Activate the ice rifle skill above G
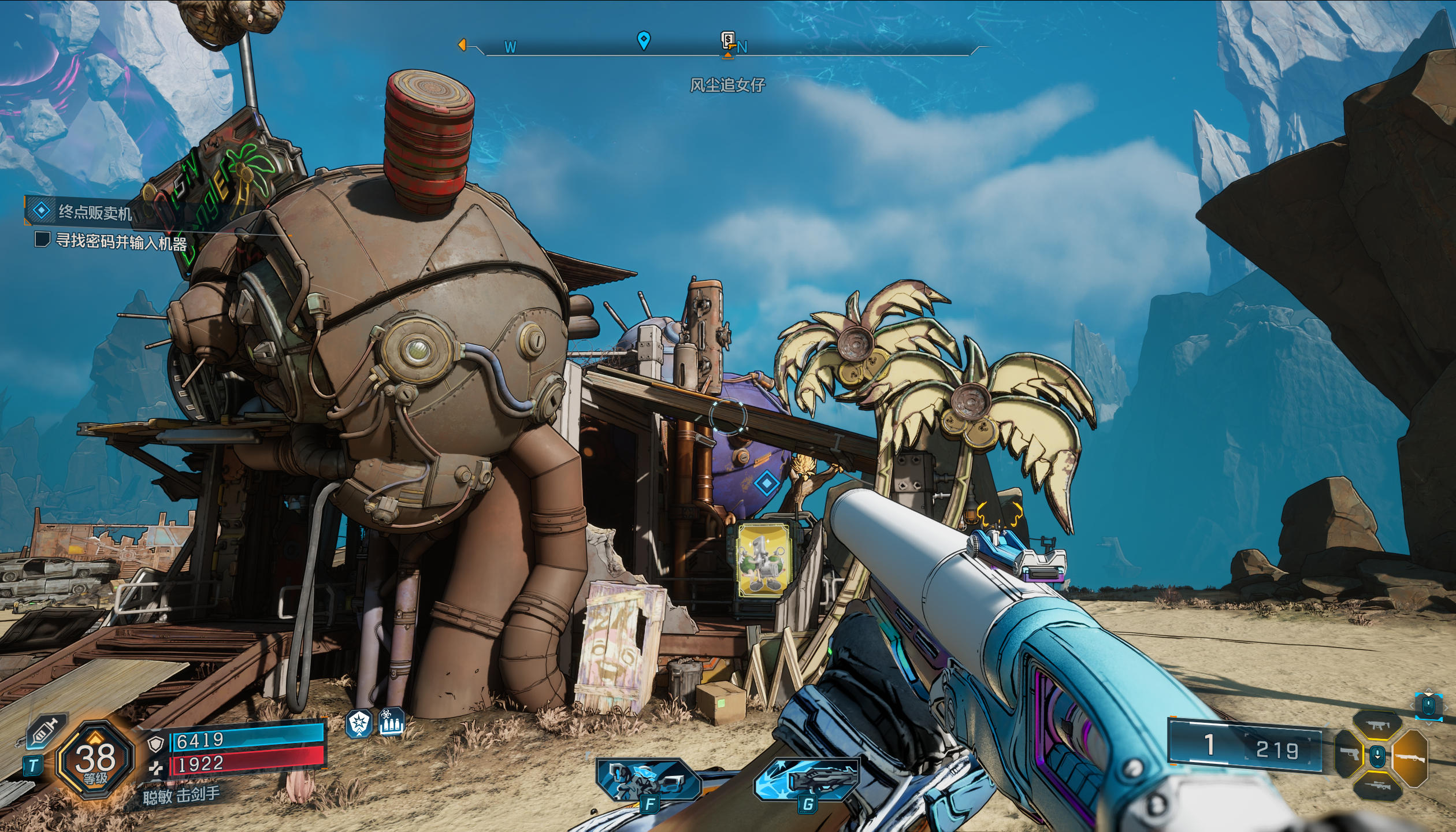The width and height of the screenshot is (1456, 832). [808, 779]
